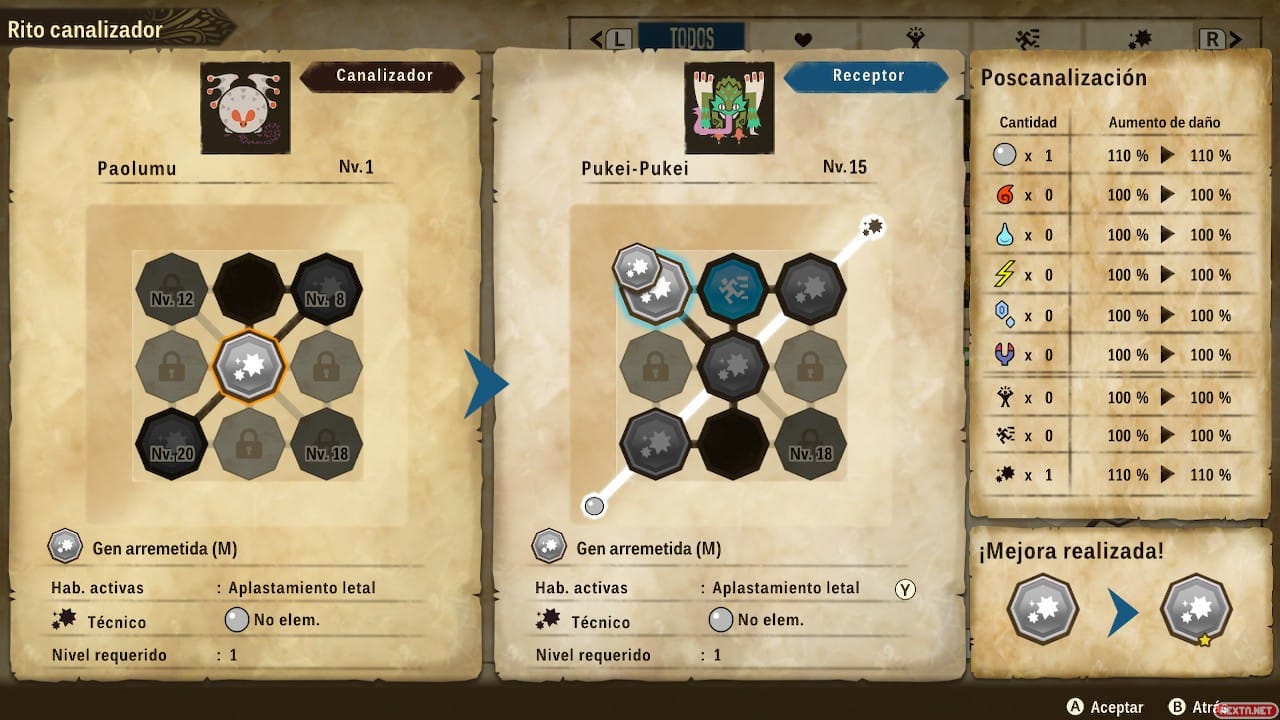Viewport: 1280px width, 720px height.
Task: Choose Paolumu's Nv. 20 gene slot
Action: point(170,444)
